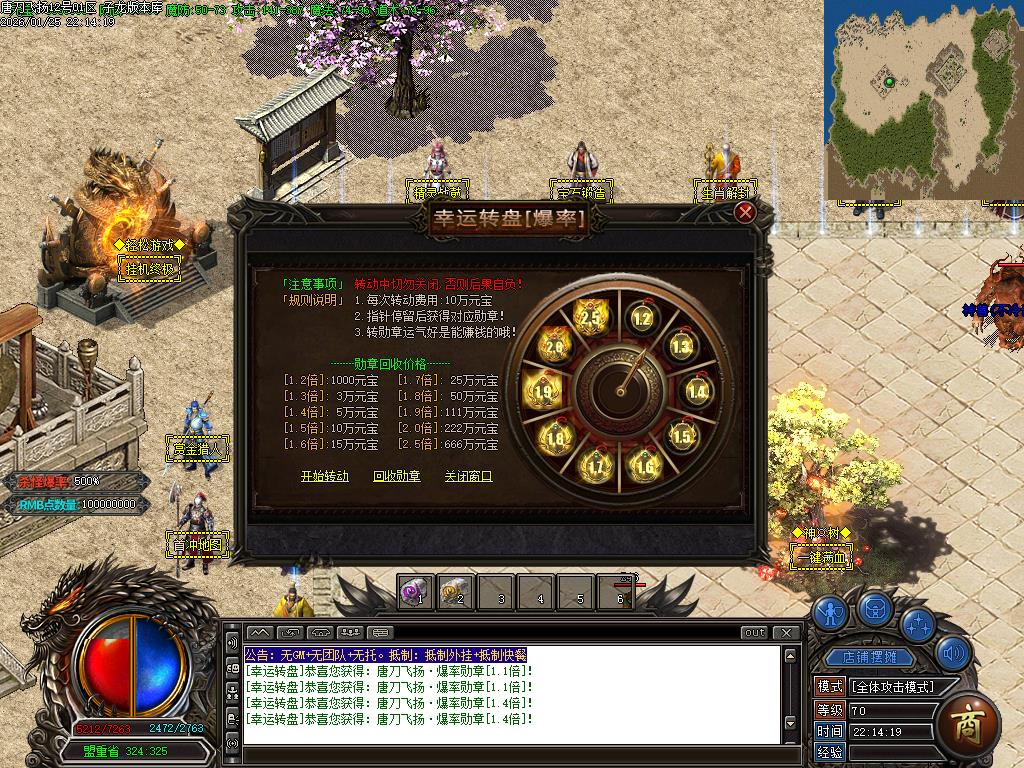This screenshot has width=1024, height=768.
Task: Close the 幸运转盘 lucky wheel window
Action: [744, 212]
